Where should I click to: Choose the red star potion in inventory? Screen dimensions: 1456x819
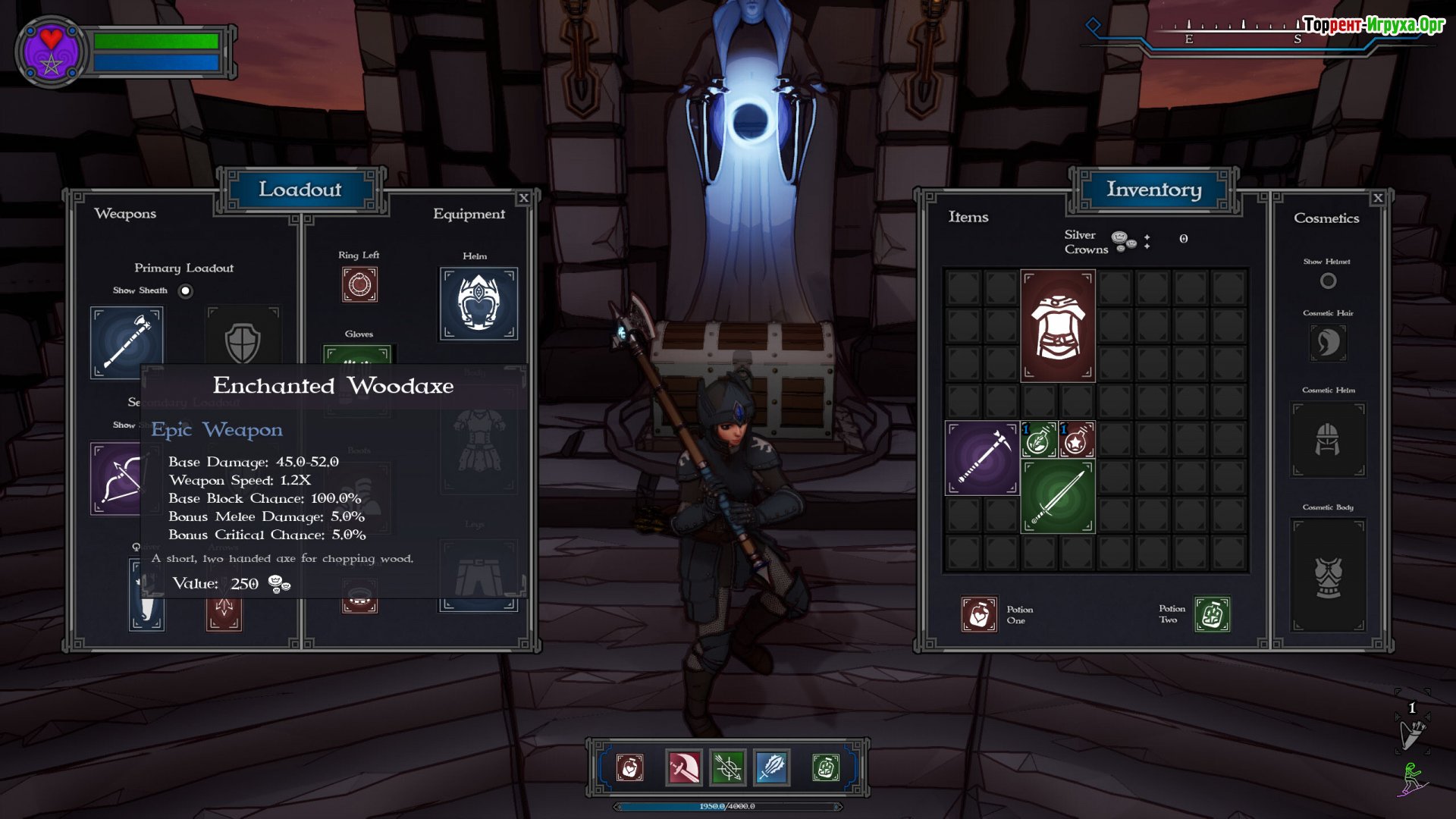coord(1076,440)
